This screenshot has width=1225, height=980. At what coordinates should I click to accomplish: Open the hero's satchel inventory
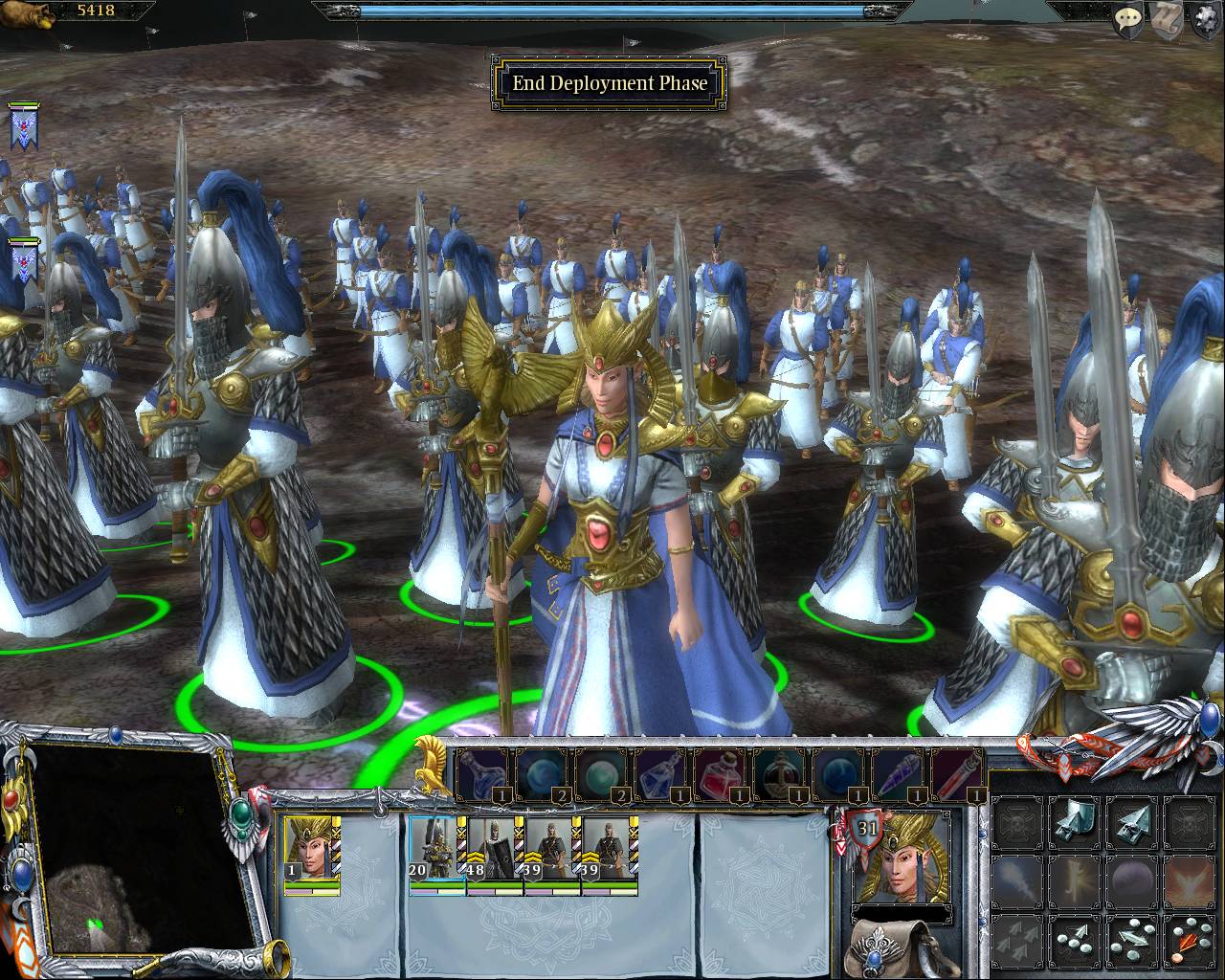890,947
